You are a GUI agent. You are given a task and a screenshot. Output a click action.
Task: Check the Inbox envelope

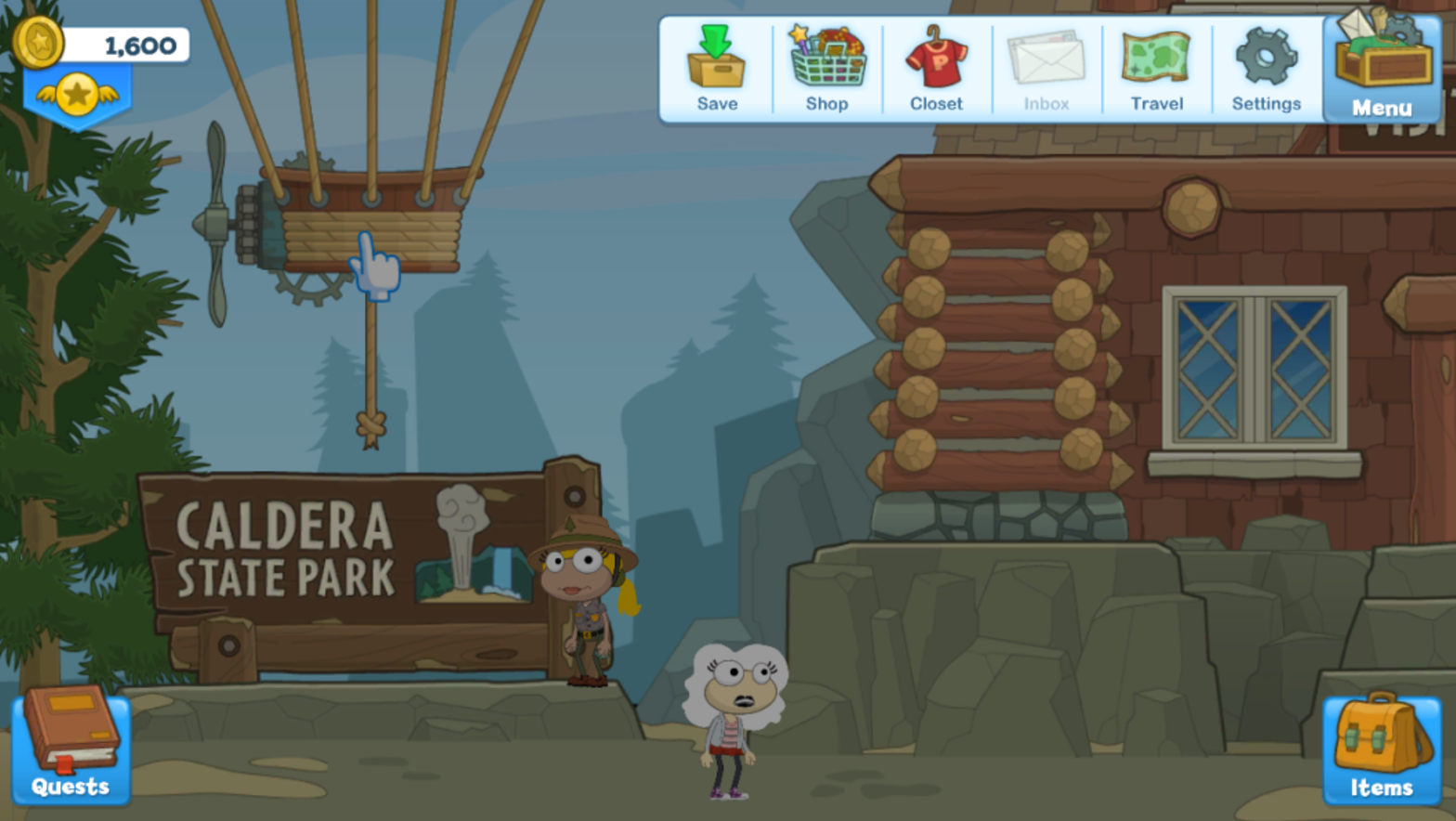pos(1046,70)
